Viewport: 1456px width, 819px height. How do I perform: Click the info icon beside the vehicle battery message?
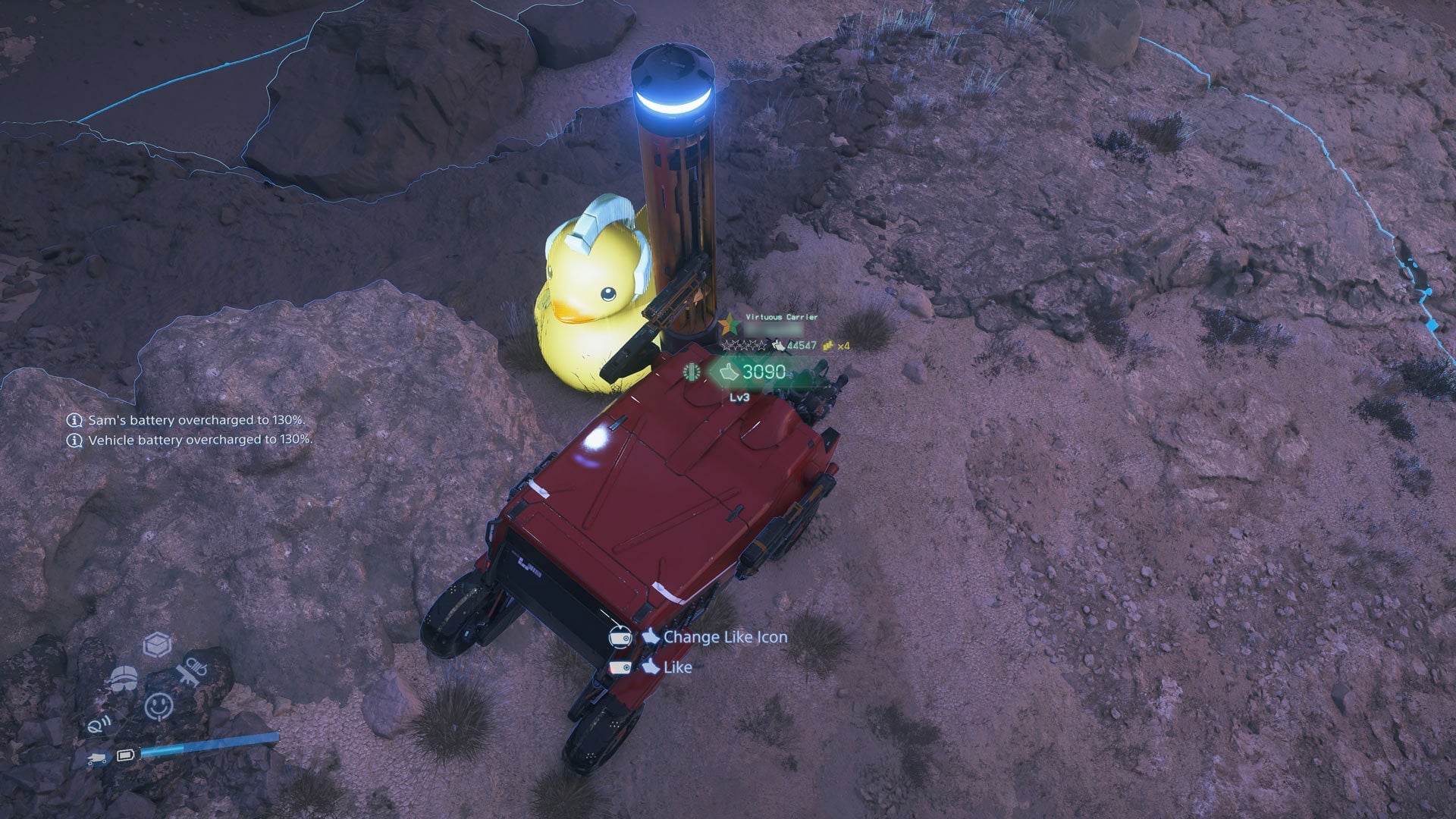pos(74,439)
